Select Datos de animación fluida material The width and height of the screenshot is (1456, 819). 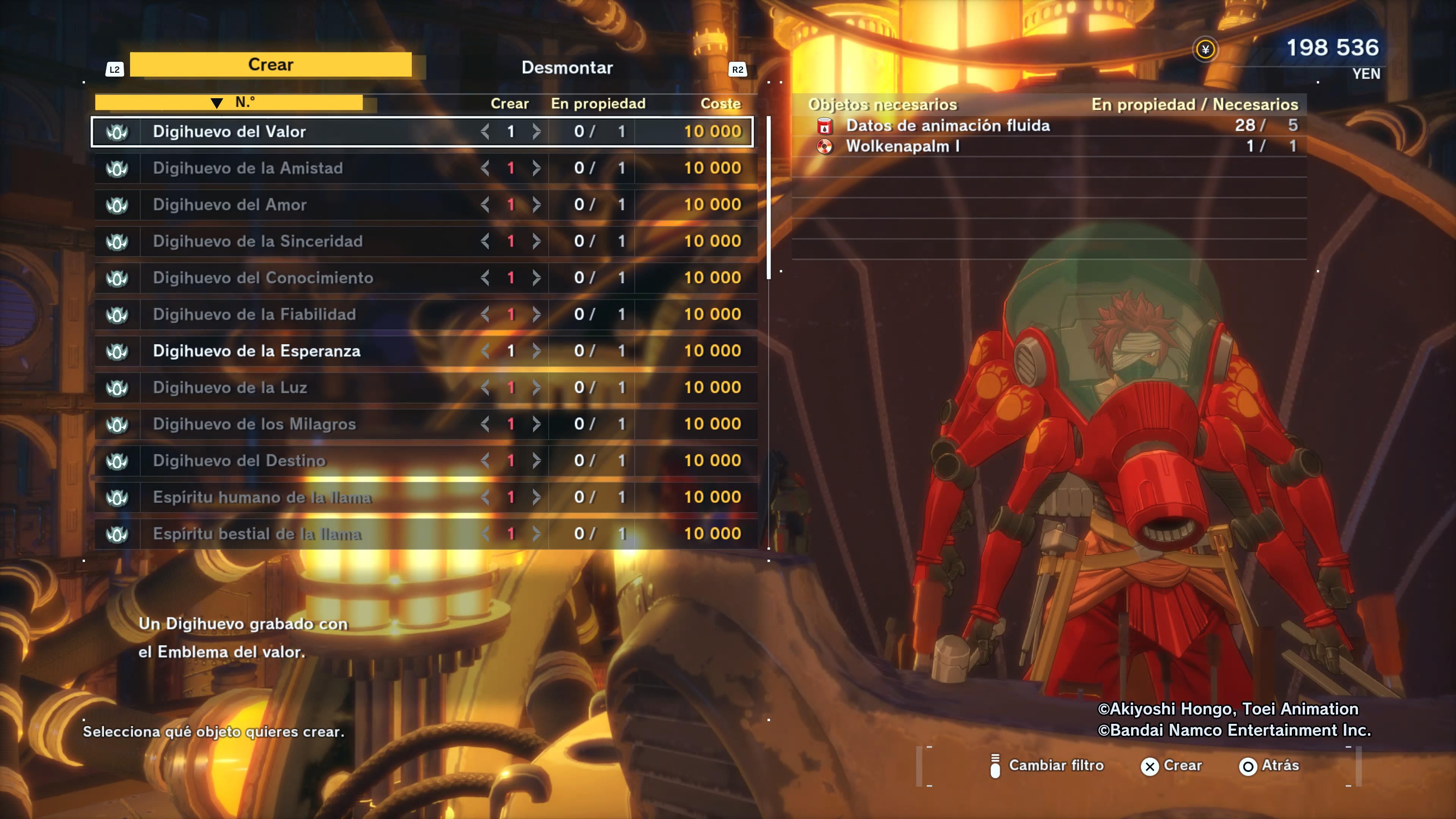pyautogui.click(x=947, y=126)
